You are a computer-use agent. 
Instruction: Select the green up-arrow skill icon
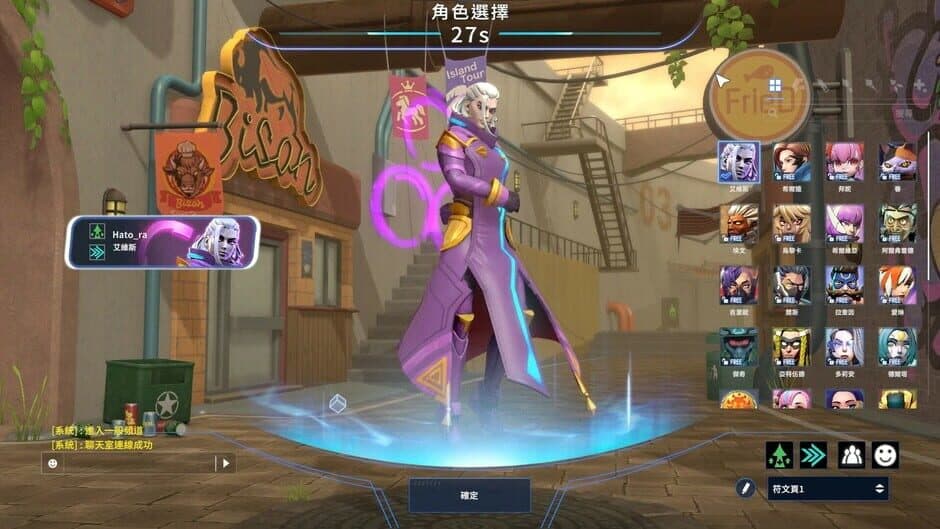[779, 455]
